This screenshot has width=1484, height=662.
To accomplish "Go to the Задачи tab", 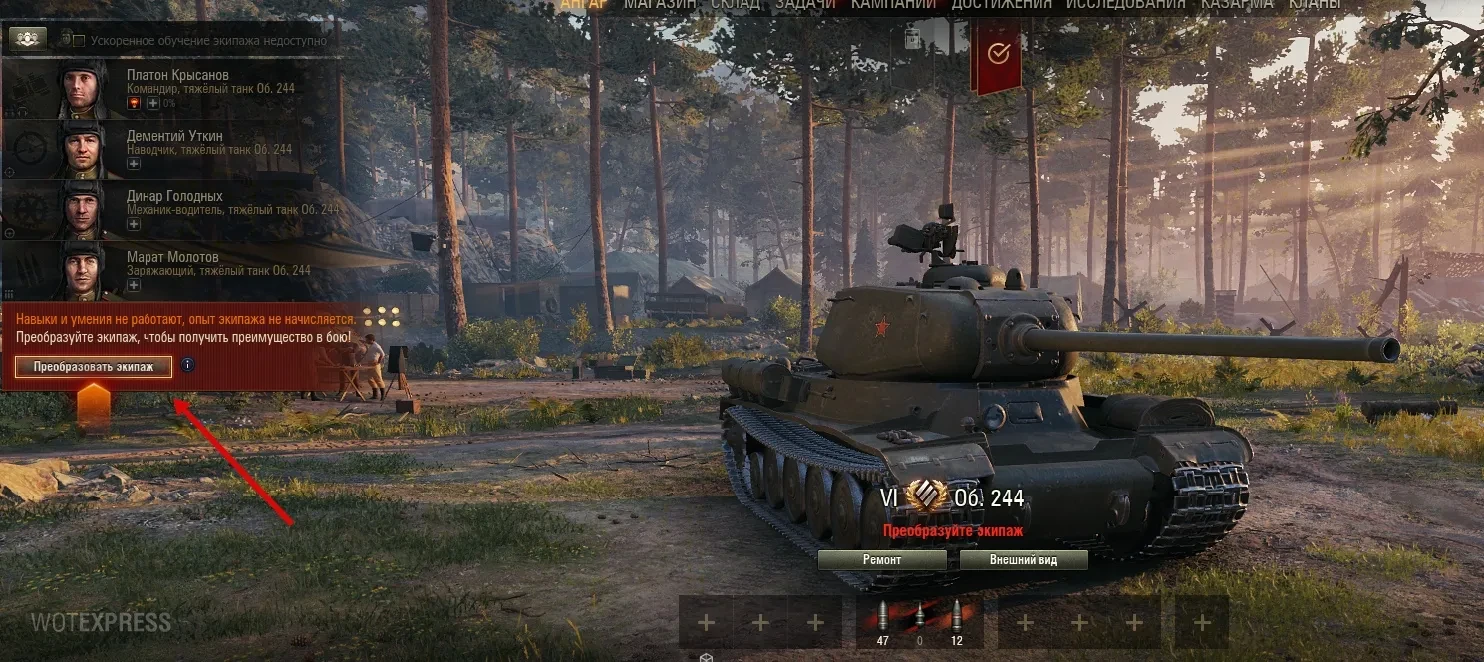I will click(805, 5).
